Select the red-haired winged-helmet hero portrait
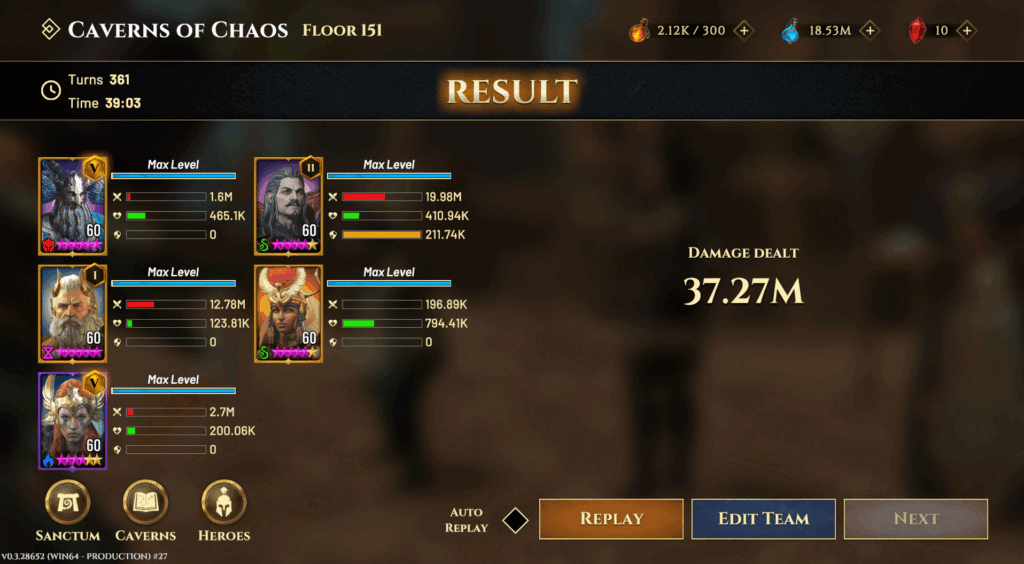This screenshot has width=1024, height=564. click(x=72, y=420)
